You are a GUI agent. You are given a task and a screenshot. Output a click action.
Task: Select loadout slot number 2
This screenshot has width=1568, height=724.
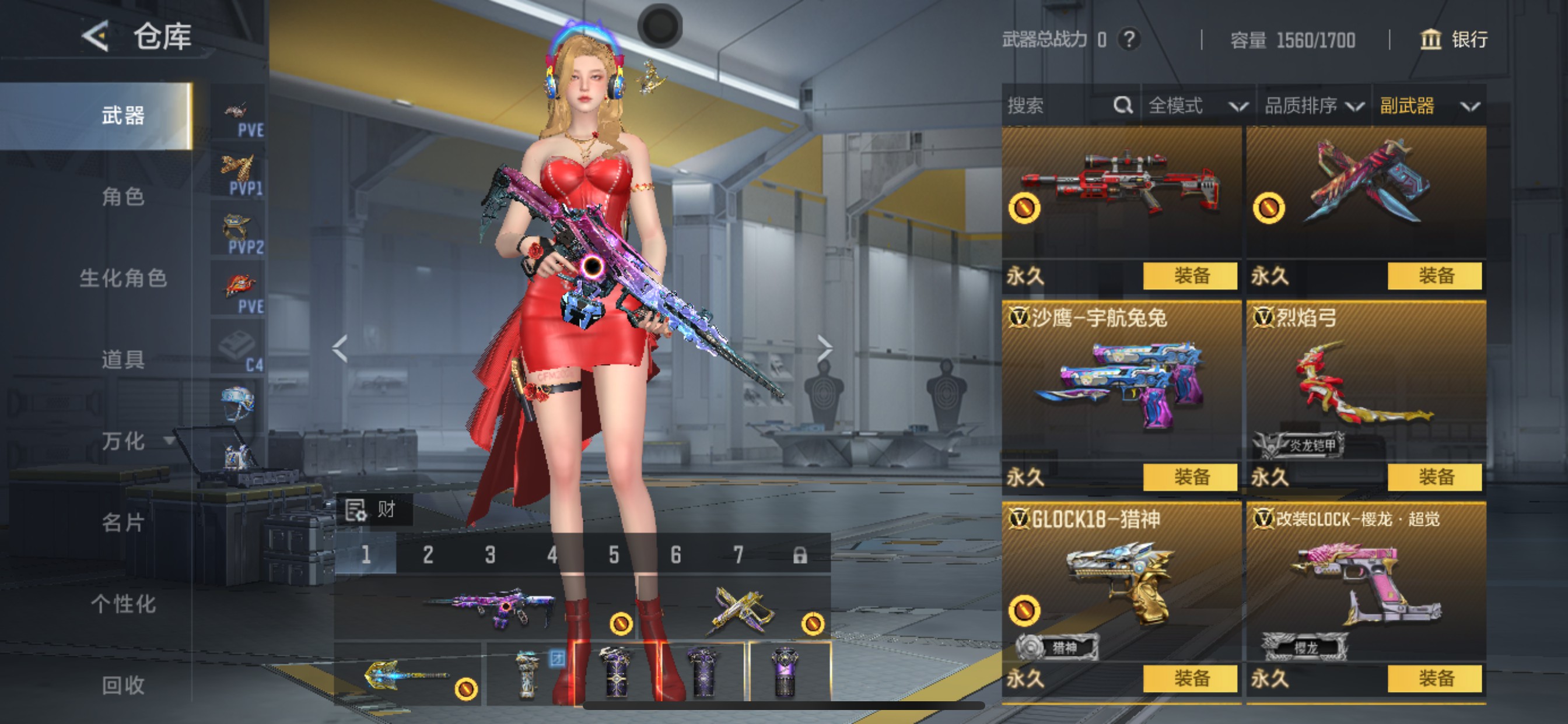(x=428, y=555)
